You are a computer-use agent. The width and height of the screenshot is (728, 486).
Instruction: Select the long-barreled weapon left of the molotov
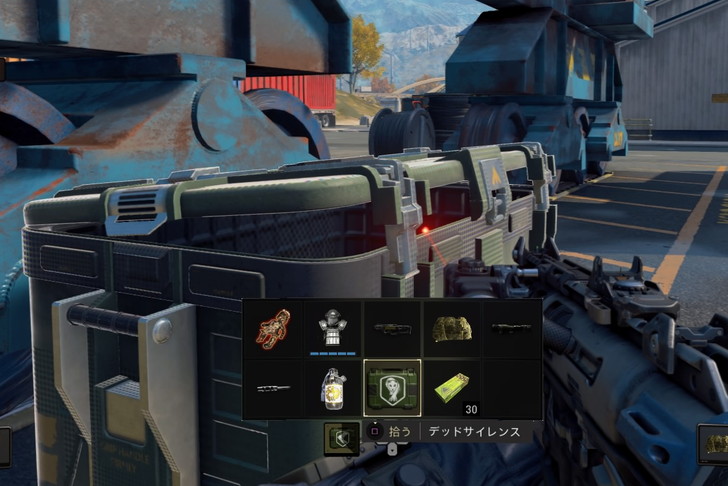click(x=273, y=388)
